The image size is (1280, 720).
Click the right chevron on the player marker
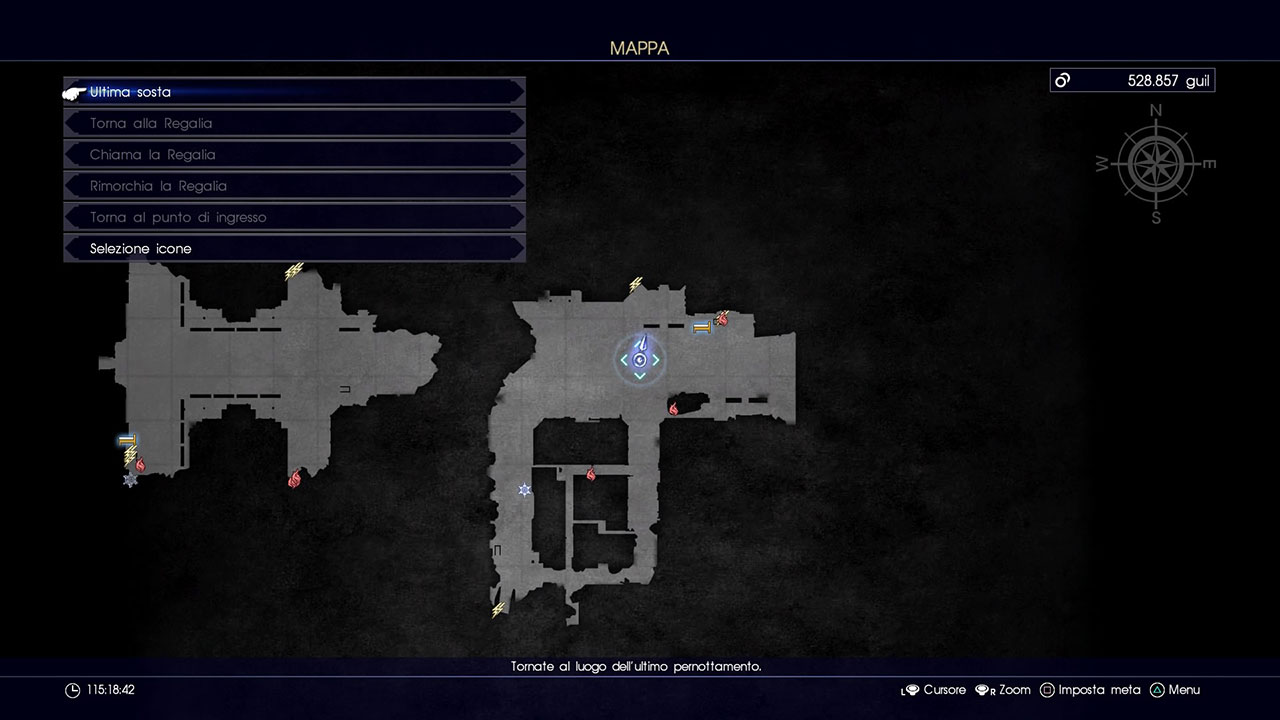pyautogui.click(x=655, y=359)
